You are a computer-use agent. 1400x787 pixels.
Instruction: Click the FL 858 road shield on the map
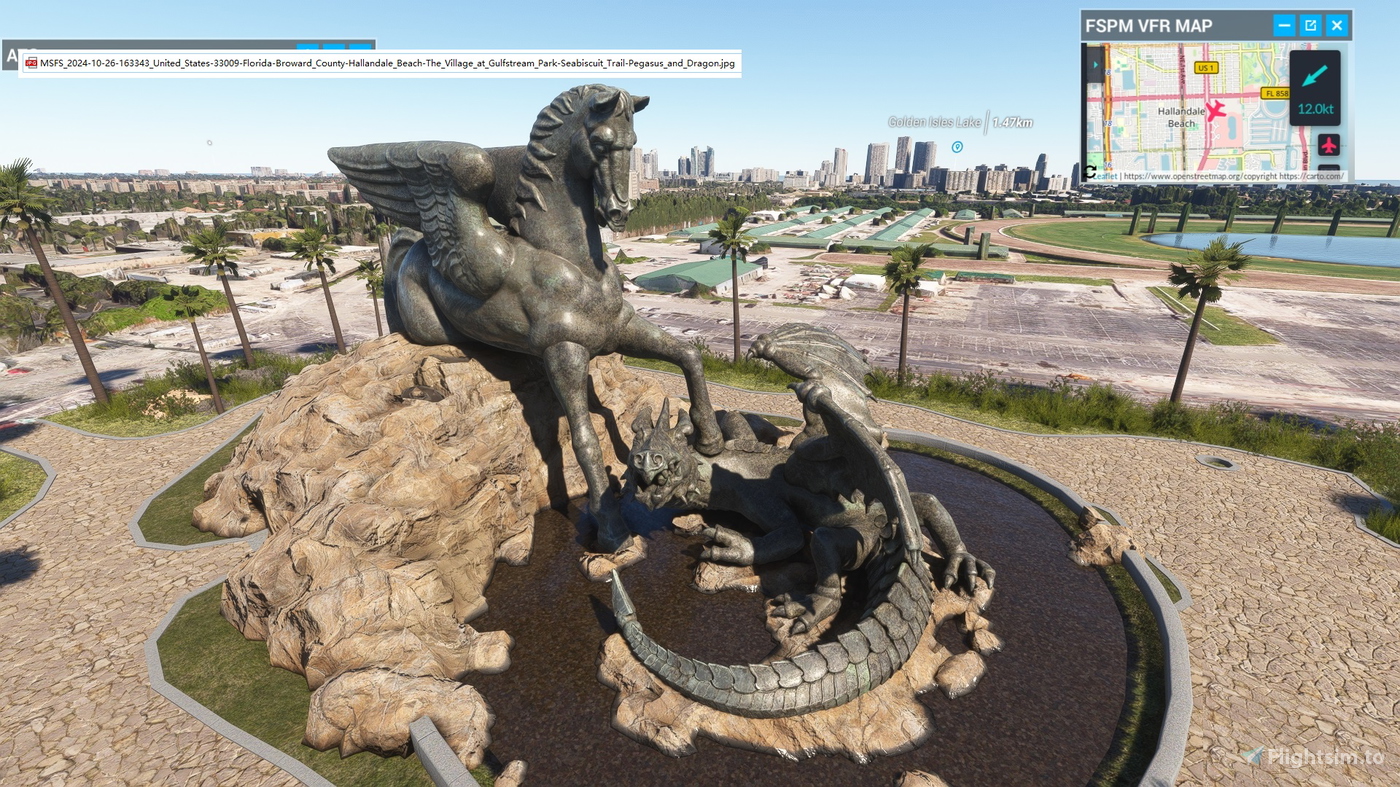(1278, 92)
